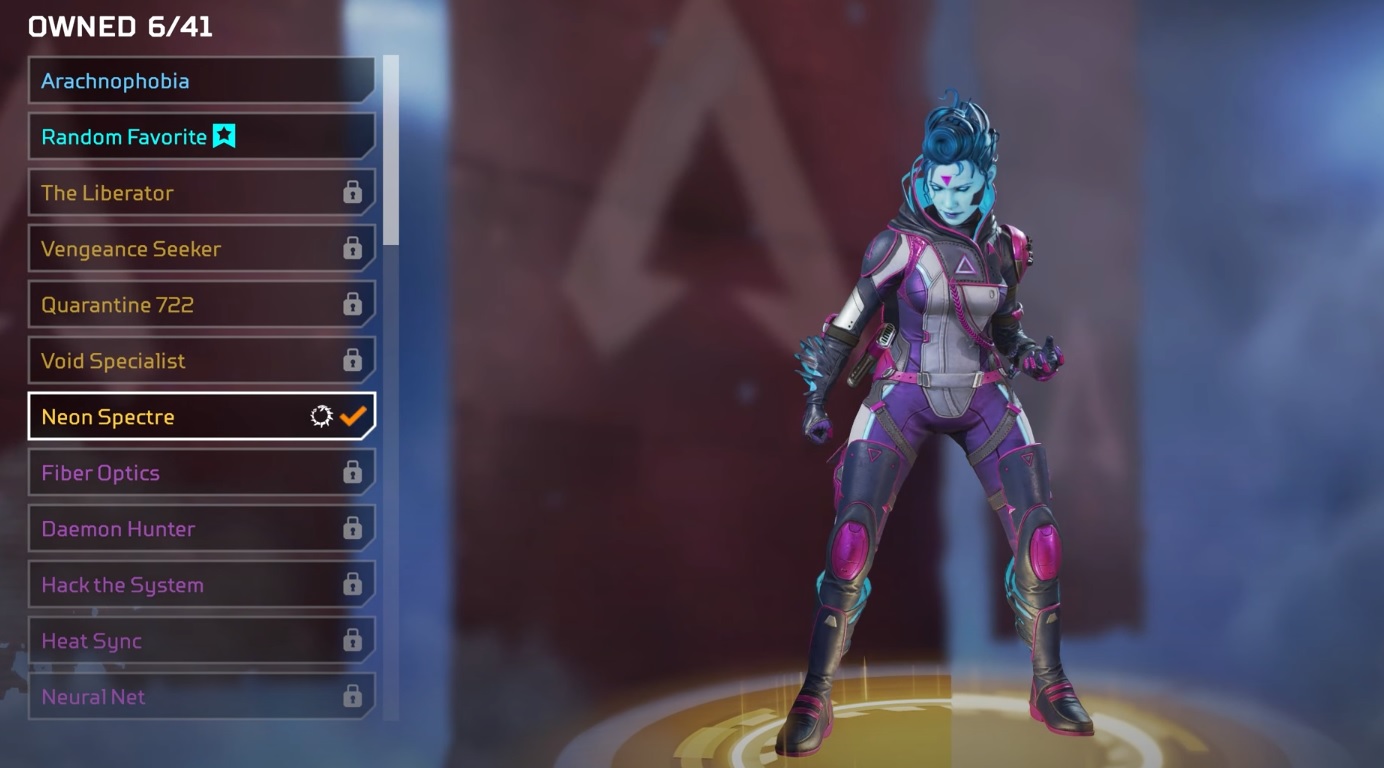Click the lock icon on Daemon Hunter

coord(353,529)
